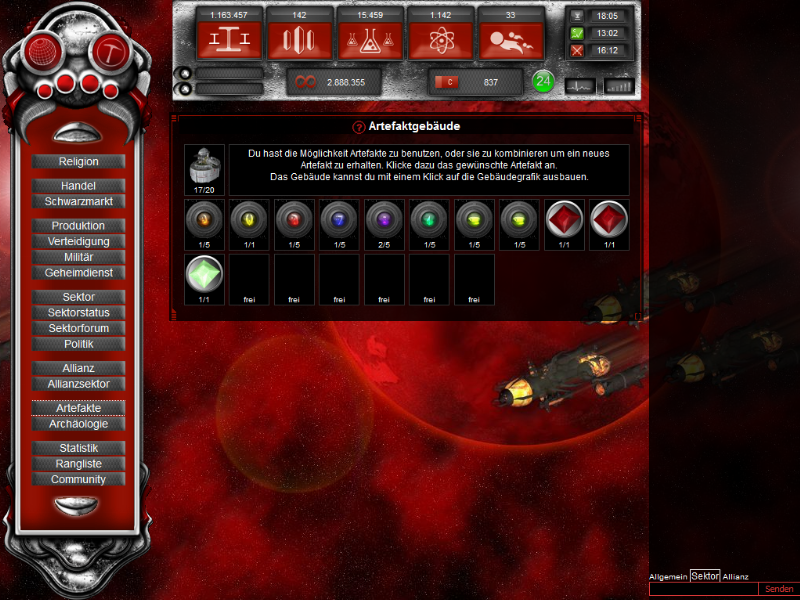Screen dimensions: 800x600
Task: Select the green diamond artifact
Action: coord(205,274)
